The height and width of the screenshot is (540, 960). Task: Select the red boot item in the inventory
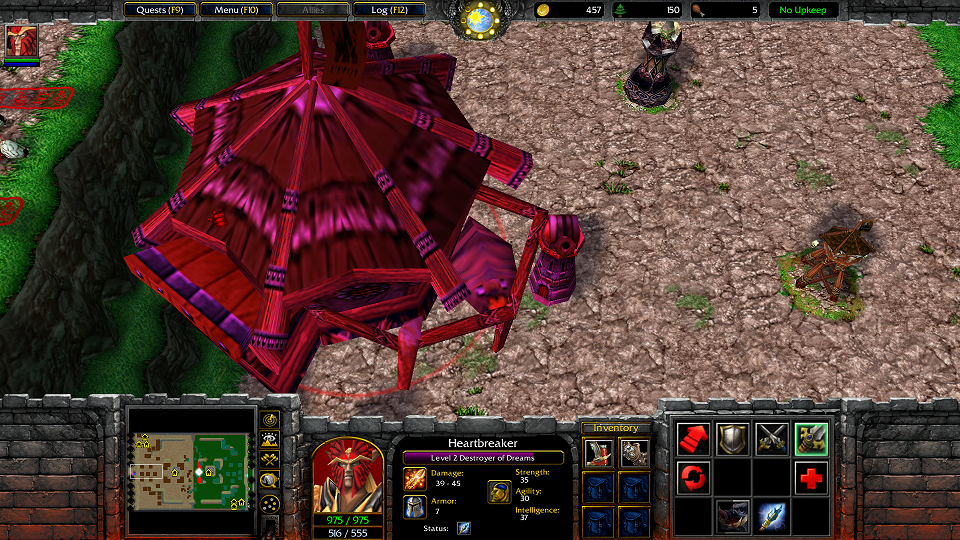[598, 453]
